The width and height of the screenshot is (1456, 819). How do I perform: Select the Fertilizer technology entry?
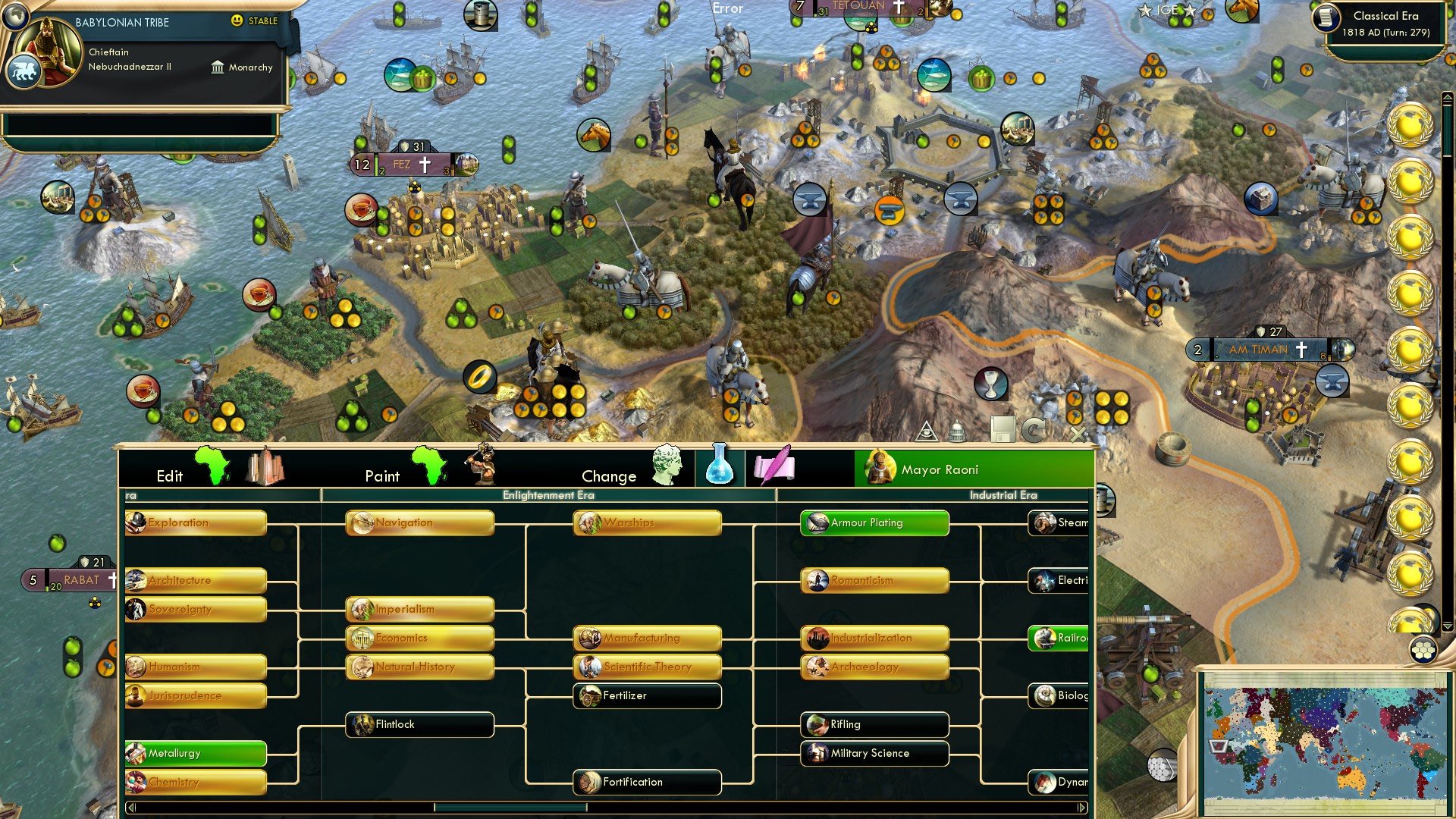click(x=646, y=695)
